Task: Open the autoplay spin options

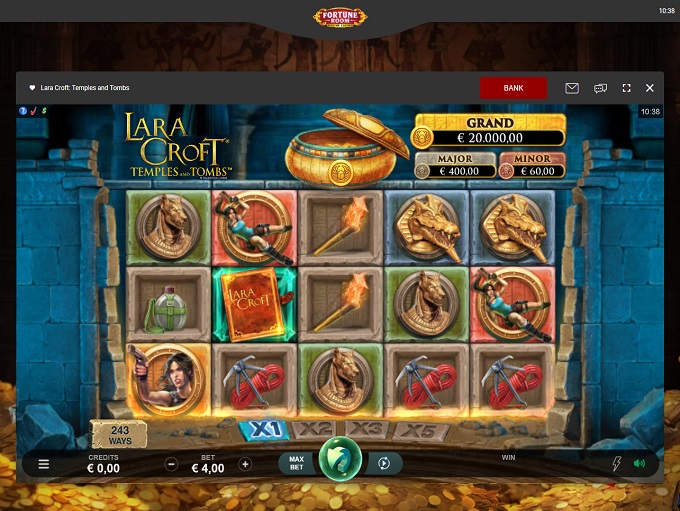Action: [x=383, y=464]
